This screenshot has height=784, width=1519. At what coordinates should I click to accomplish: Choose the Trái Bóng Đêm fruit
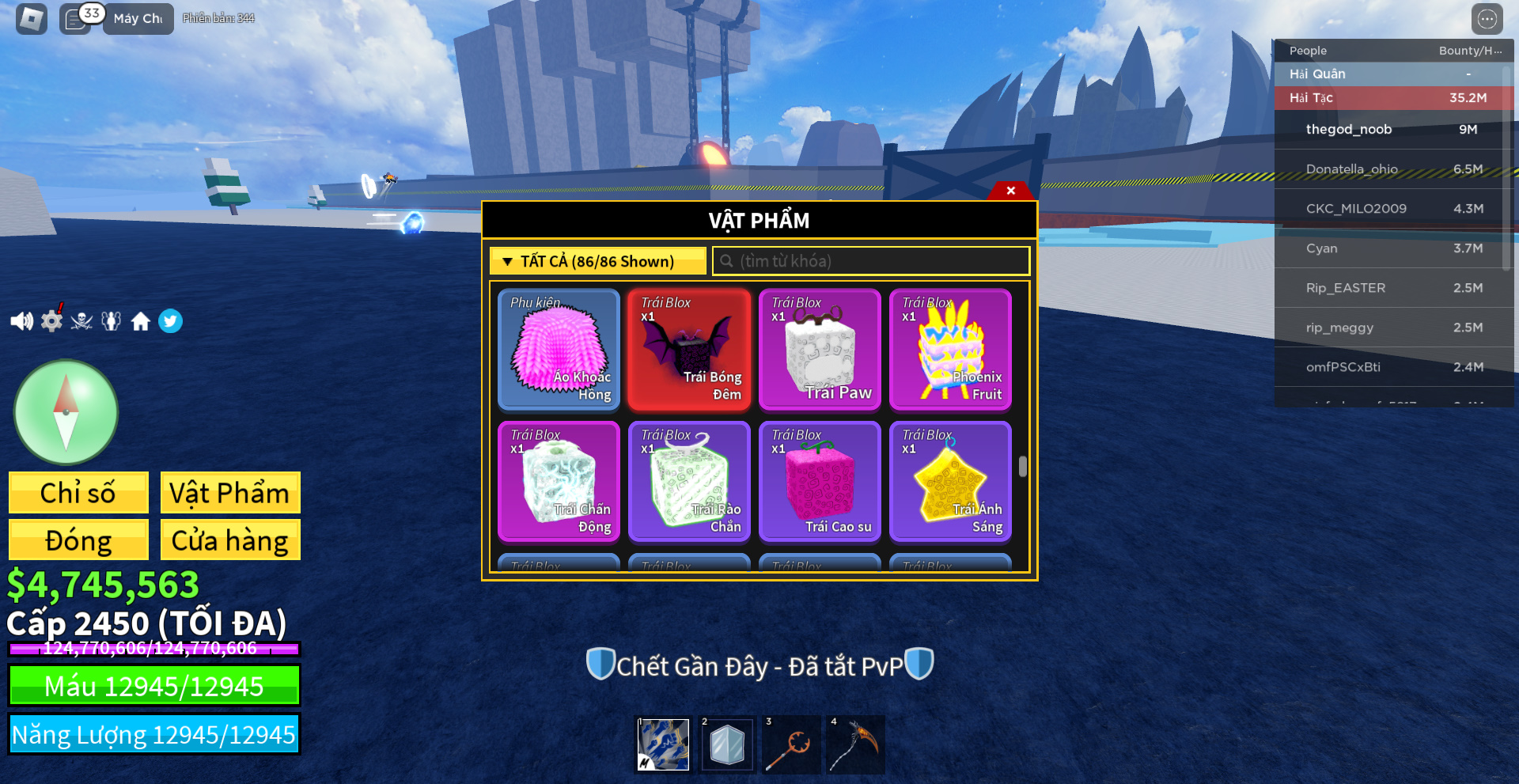click(689, 350)
